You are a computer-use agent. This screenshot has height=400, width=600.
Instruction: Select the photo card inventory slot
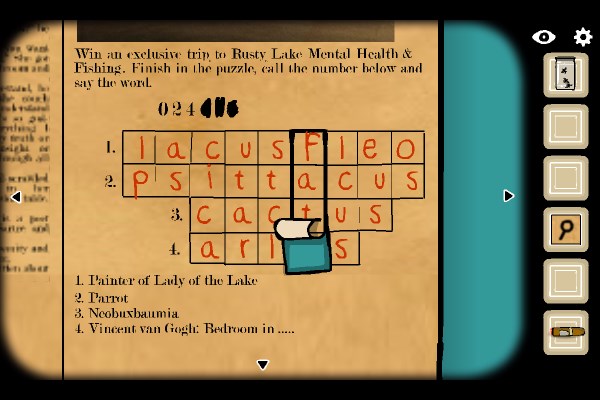coord(566,75)
